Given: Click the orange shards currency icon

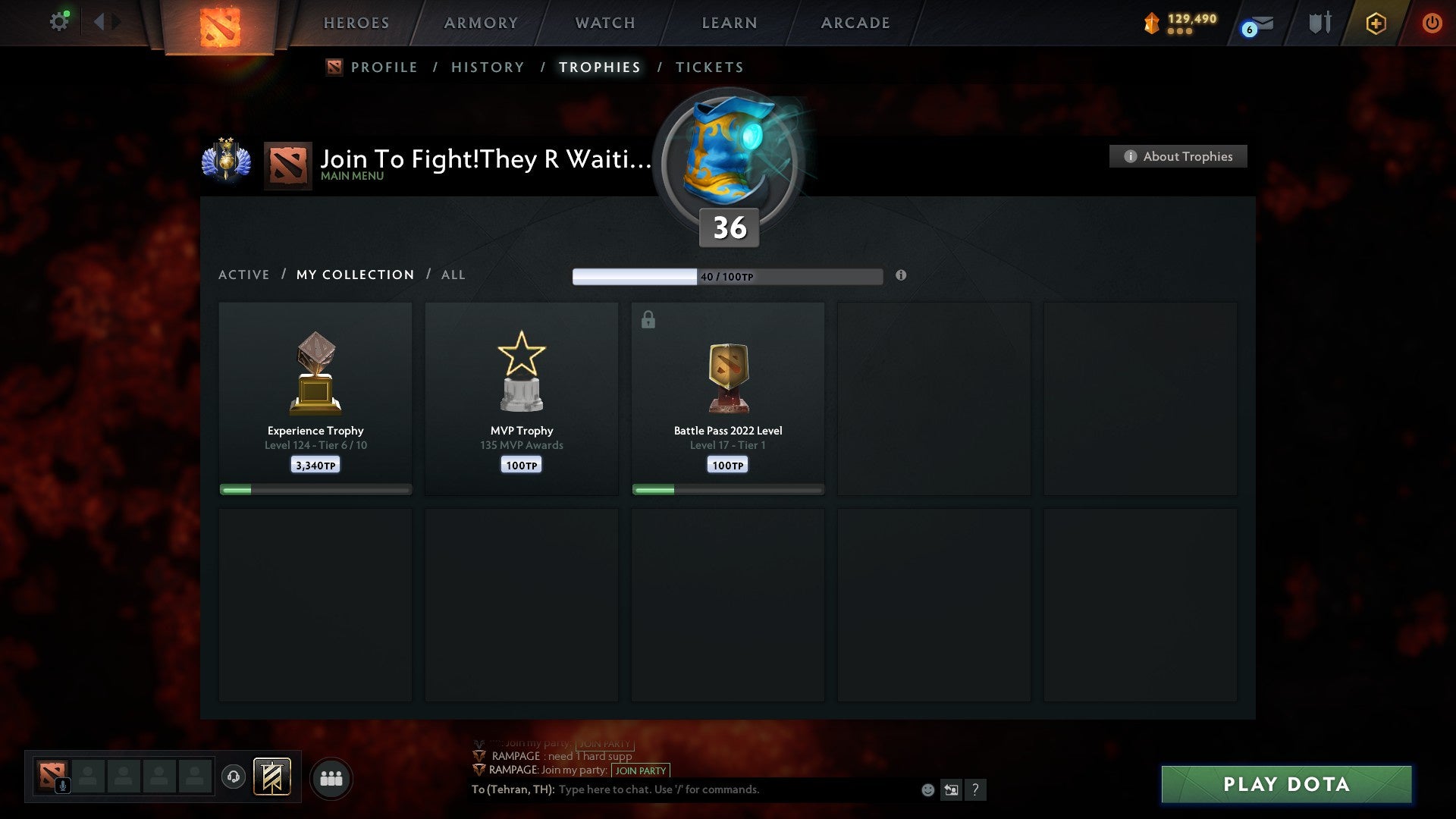Looking at the screenshot, I should [1150, 22].
